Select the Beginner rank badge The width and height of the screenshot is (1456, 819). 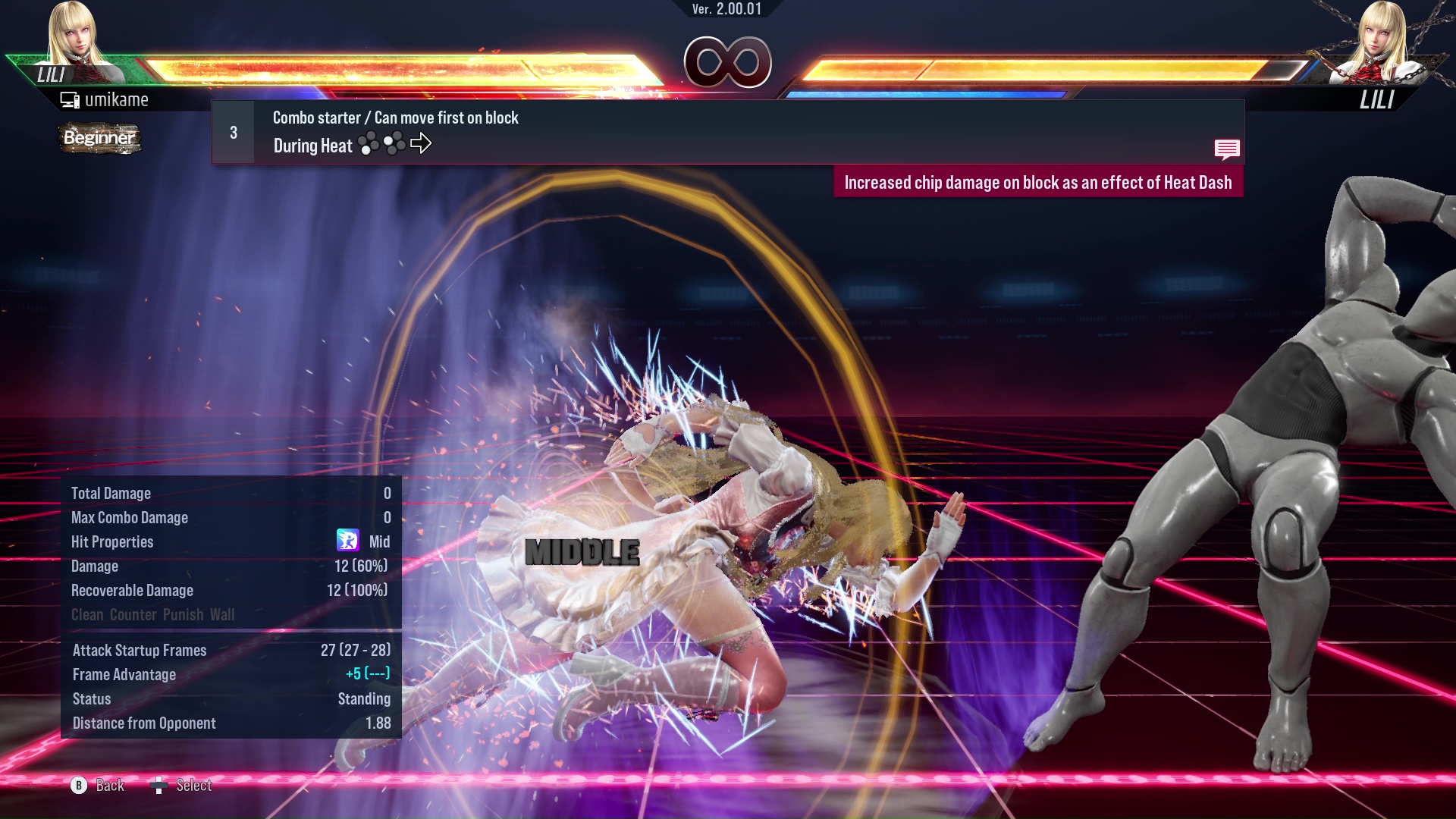click(99, 139)
